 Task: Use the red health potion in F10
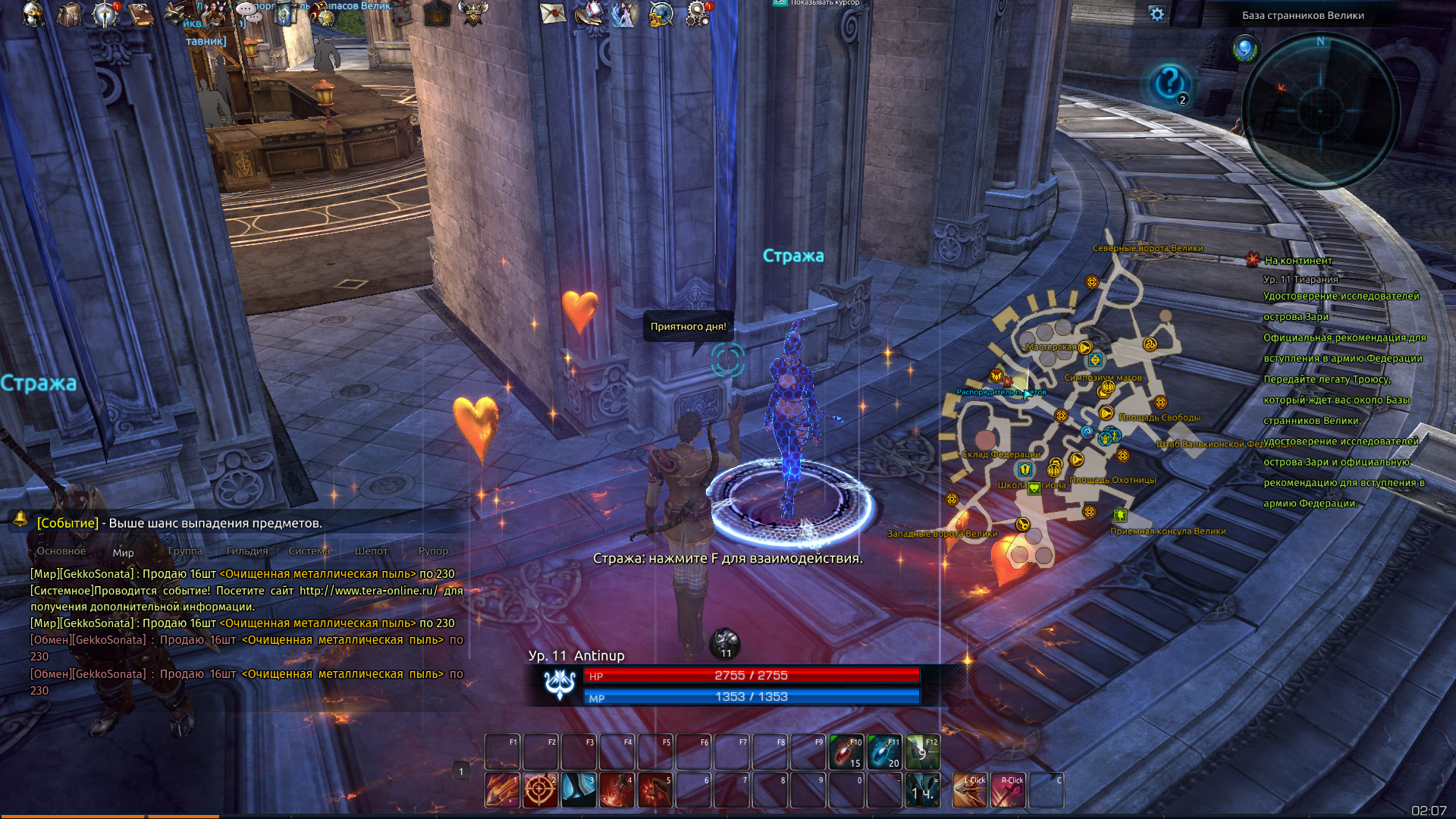coord(846,752)
